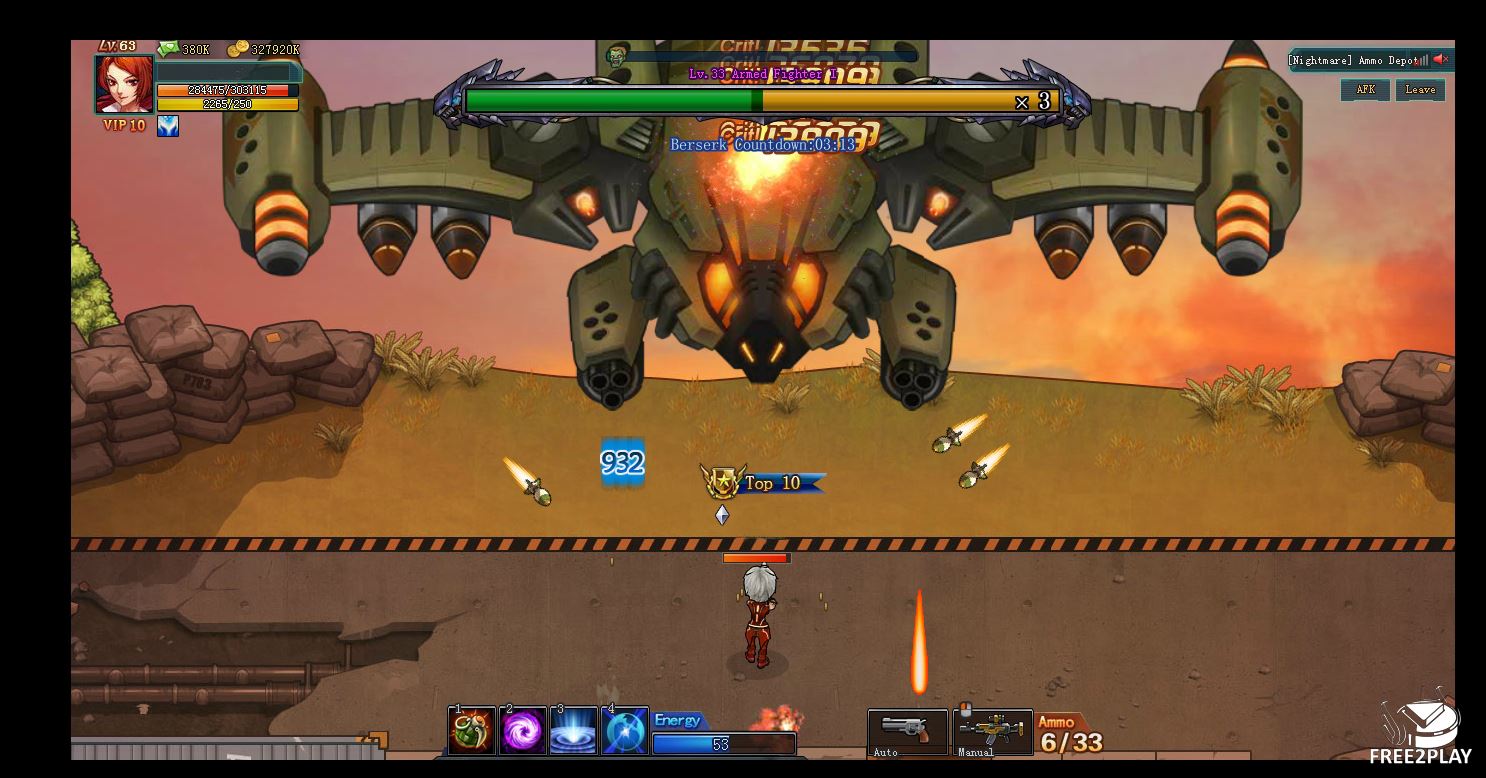Viewport: 1486px width, 778px height.
Task: Click the green cash currency icon
Action: [x=167, y=49]
